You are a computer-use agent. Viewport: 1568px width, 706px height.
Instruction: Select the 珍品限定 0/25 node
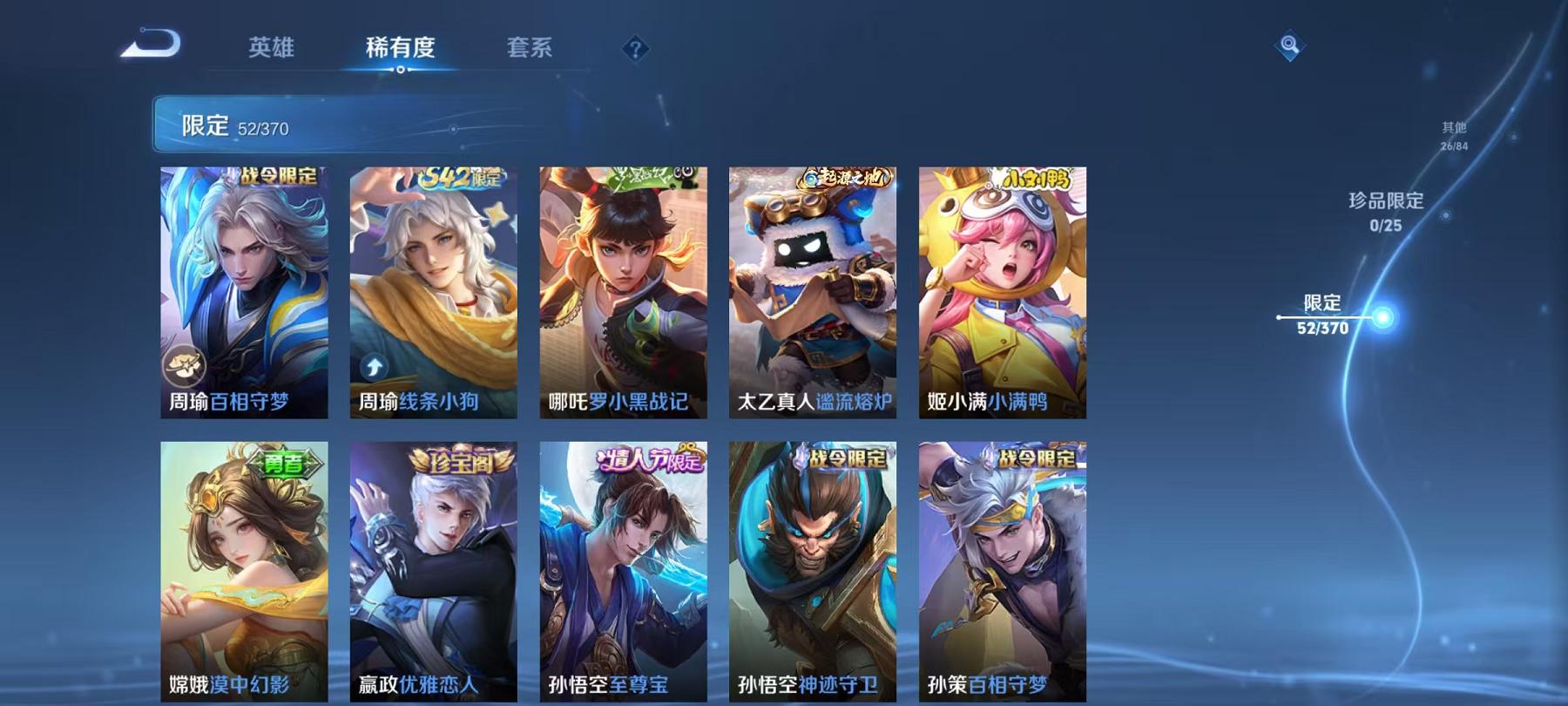pyautogui.click(x=1381, y=212)
